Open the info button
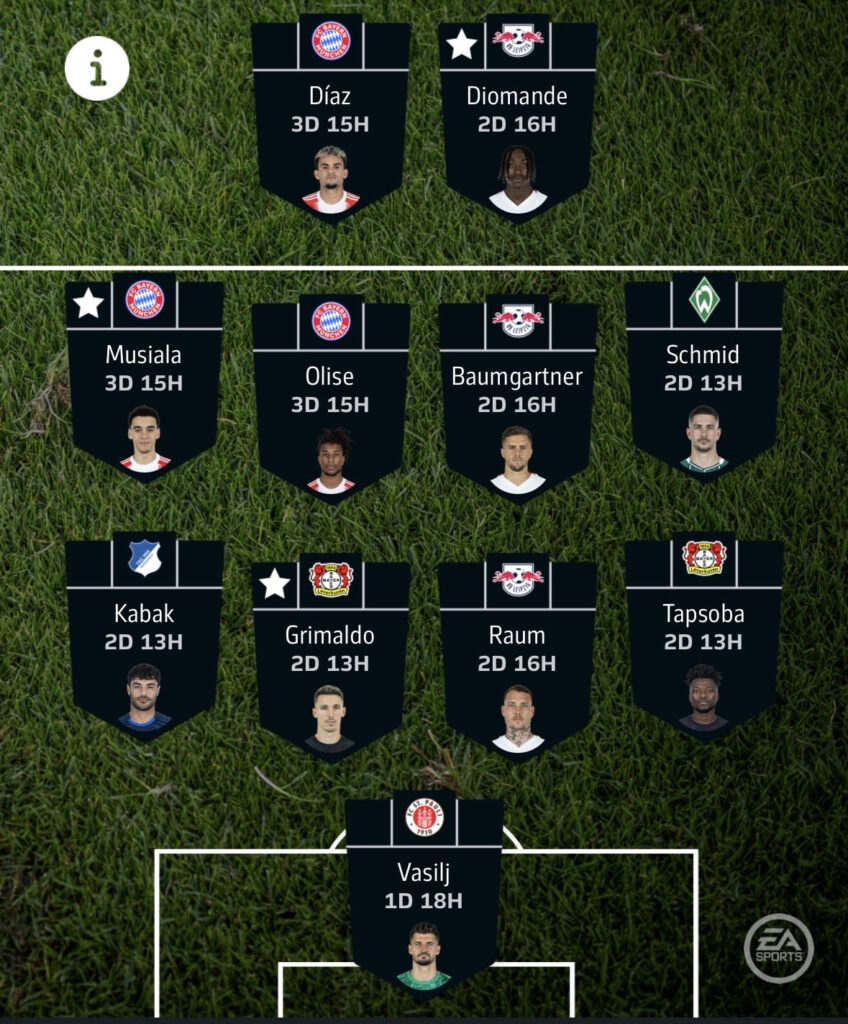This screenshot has width=848, height=1024. coord(97,68)
